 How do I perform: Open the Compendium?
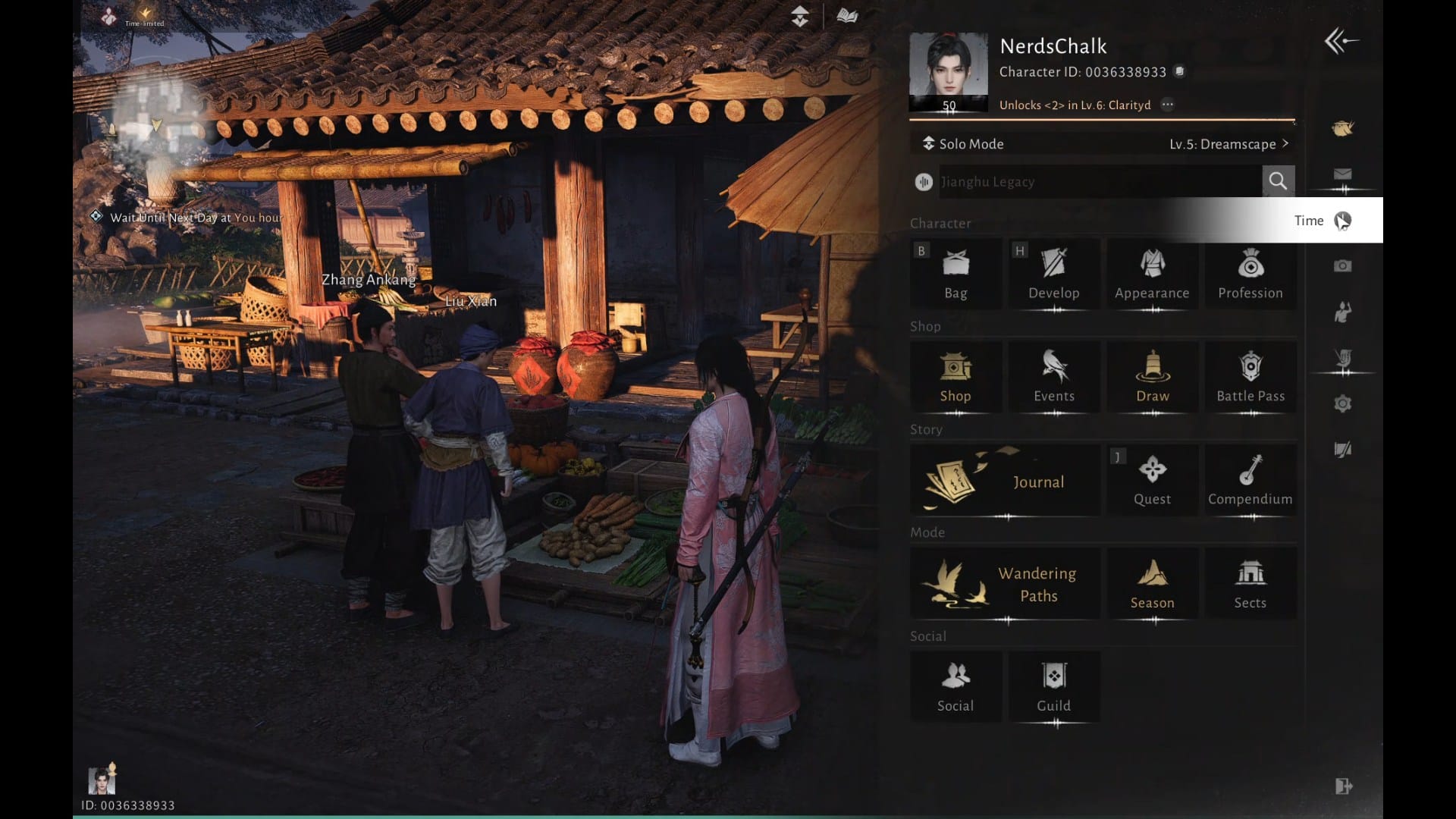coord(1250,481)
